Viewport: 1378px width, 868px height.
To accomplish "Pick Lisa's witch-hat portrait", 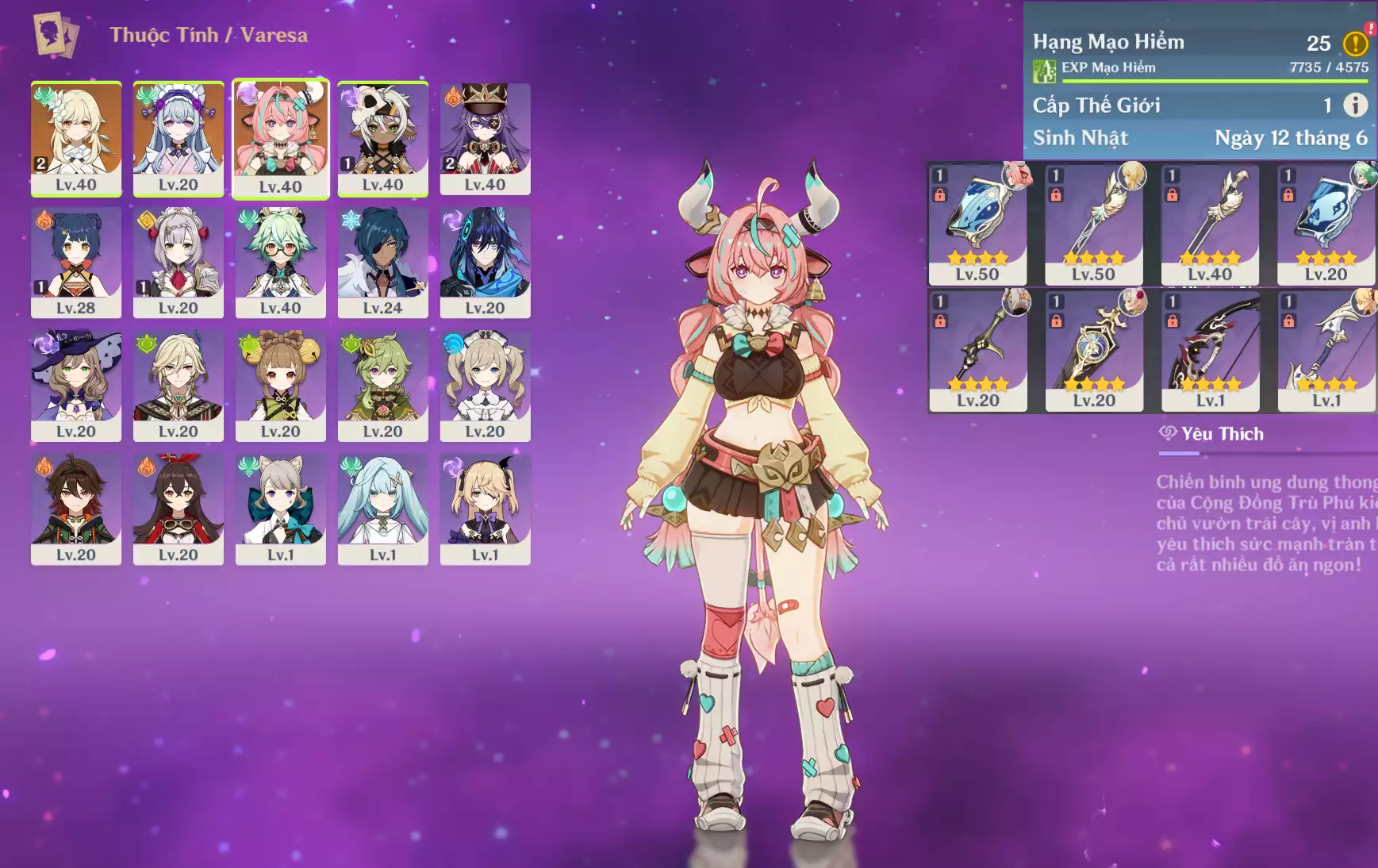I will [x=76, y=384].
